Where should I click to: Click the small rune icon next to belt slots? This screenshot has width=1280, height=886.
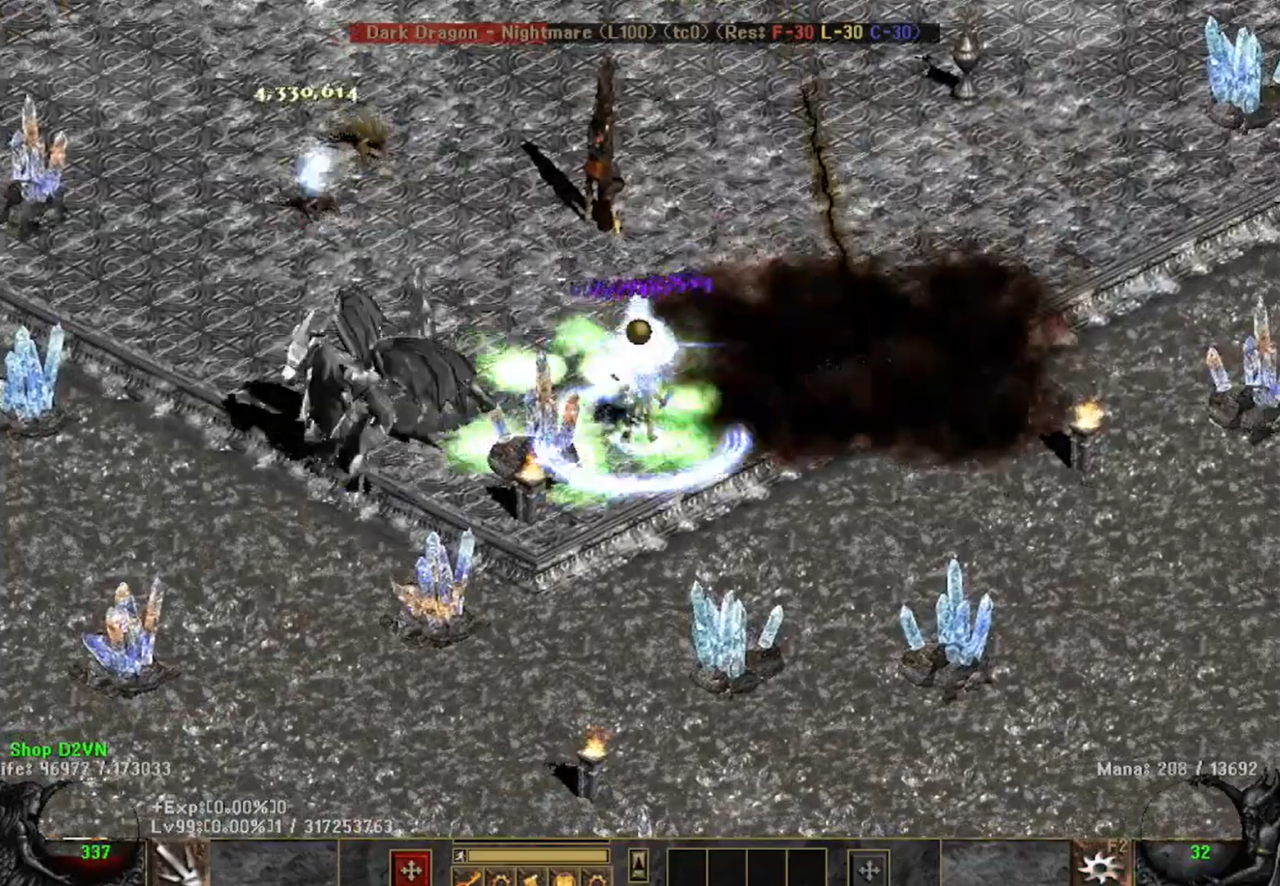pos(637,866)
